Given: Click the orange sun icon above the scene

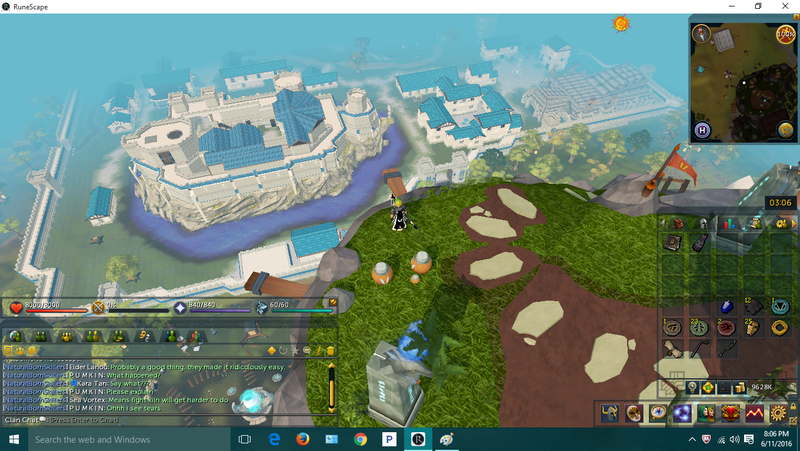Looking at the screenshot, I should tap(621, 23).
